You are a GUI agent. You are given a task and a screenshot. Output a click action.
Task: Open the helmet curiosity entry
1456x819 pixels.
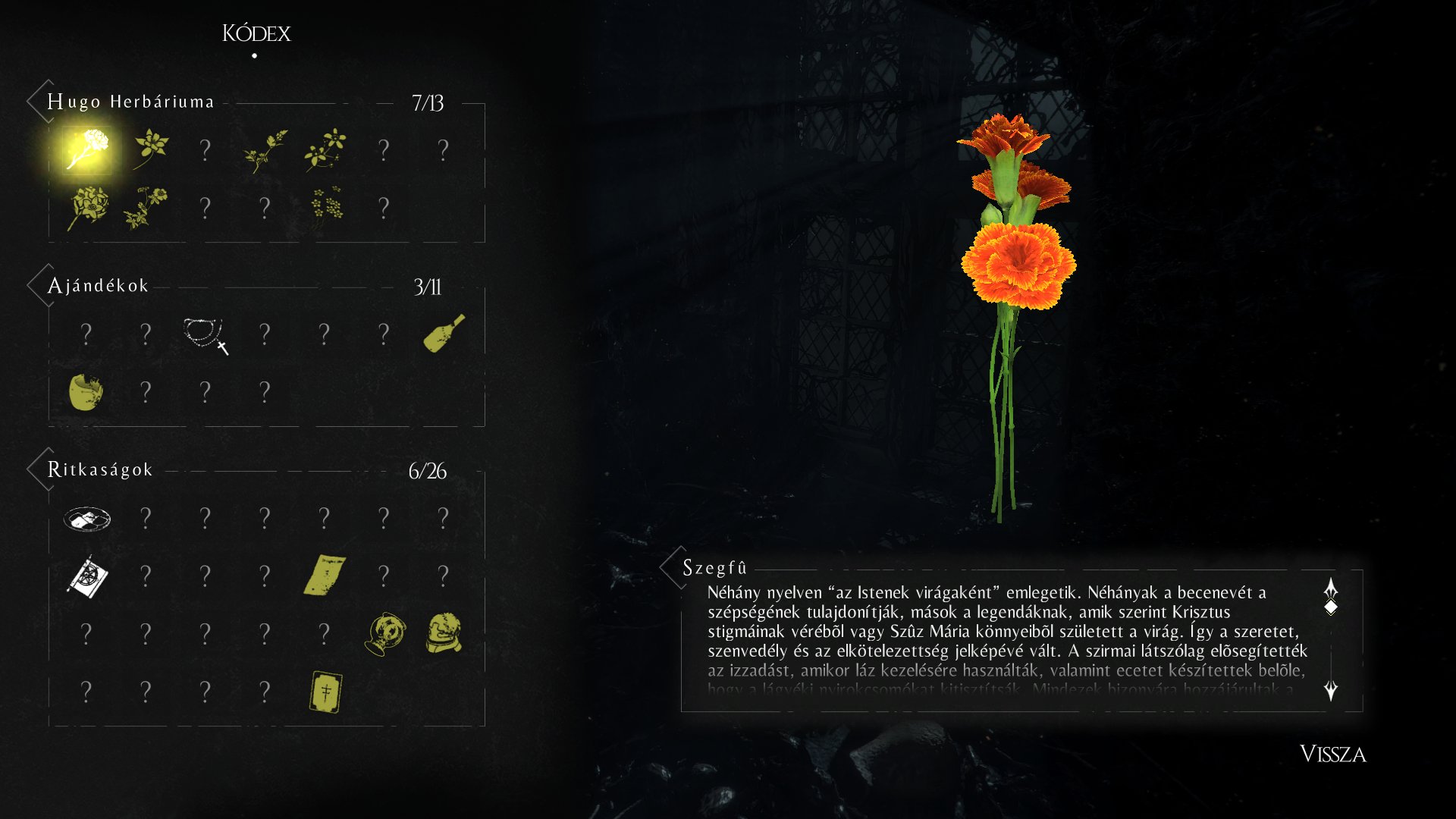coord(444,634)
